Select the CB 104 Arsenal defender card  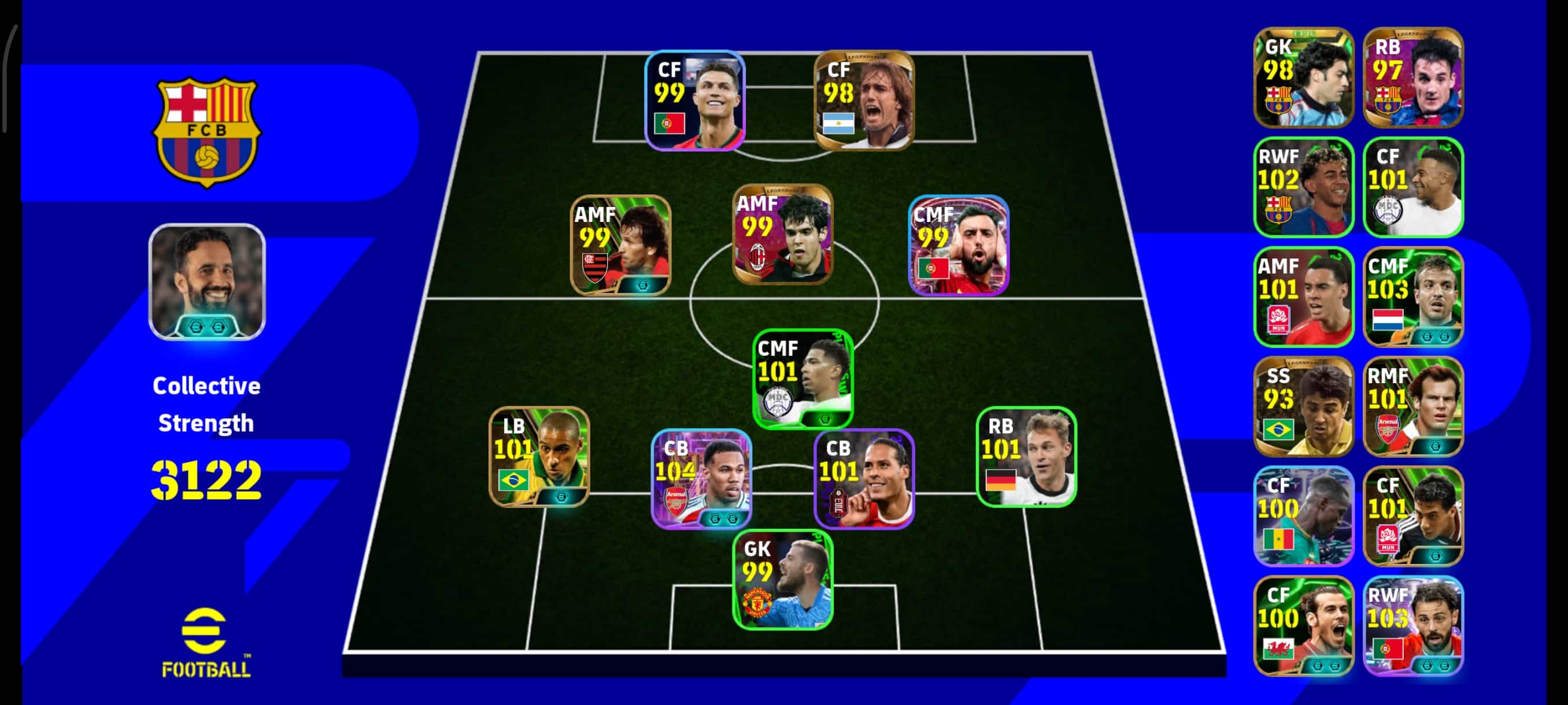point(701,478)
